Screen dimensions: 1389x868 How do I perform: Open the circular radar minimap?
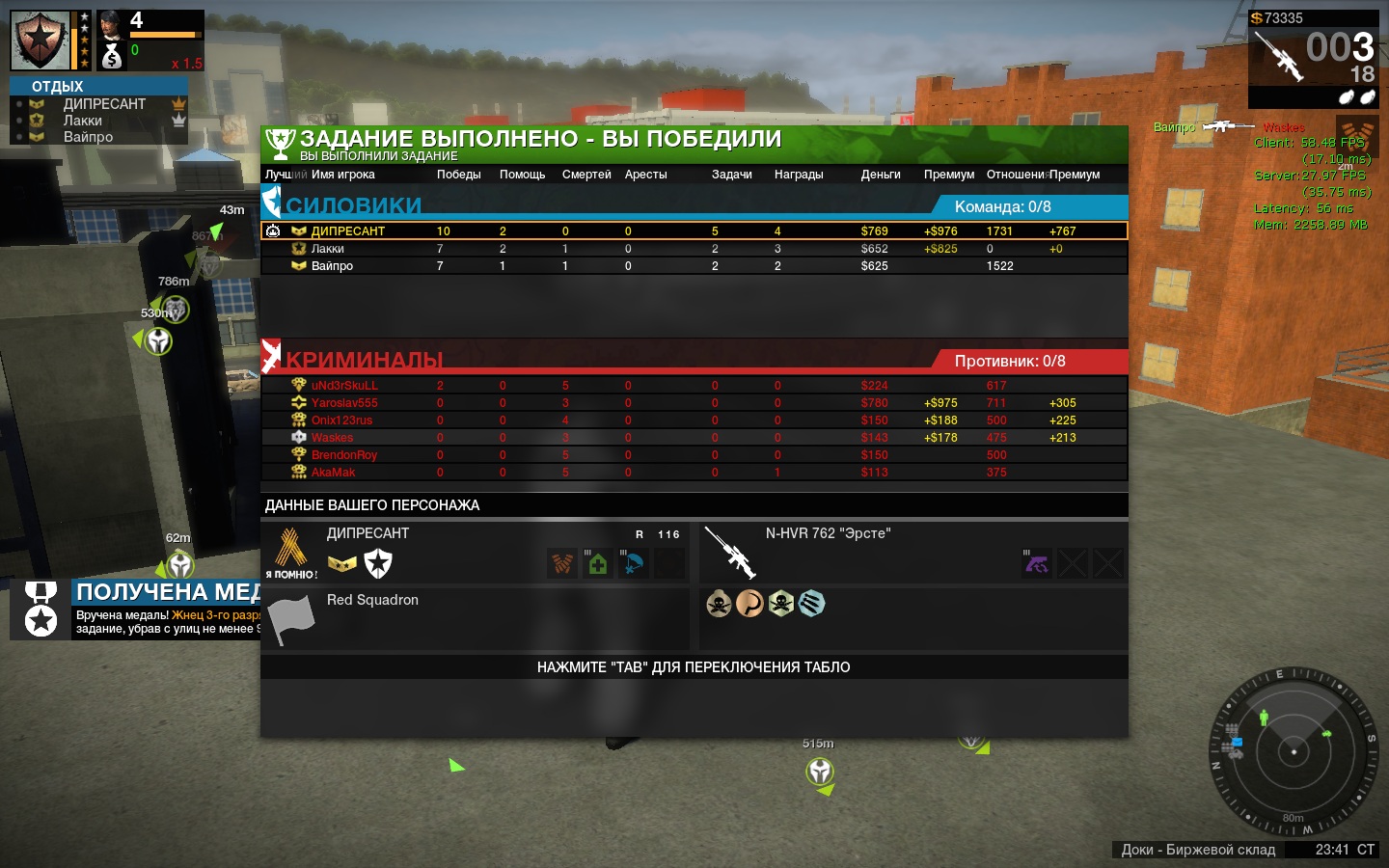[x=1293, y=750]
